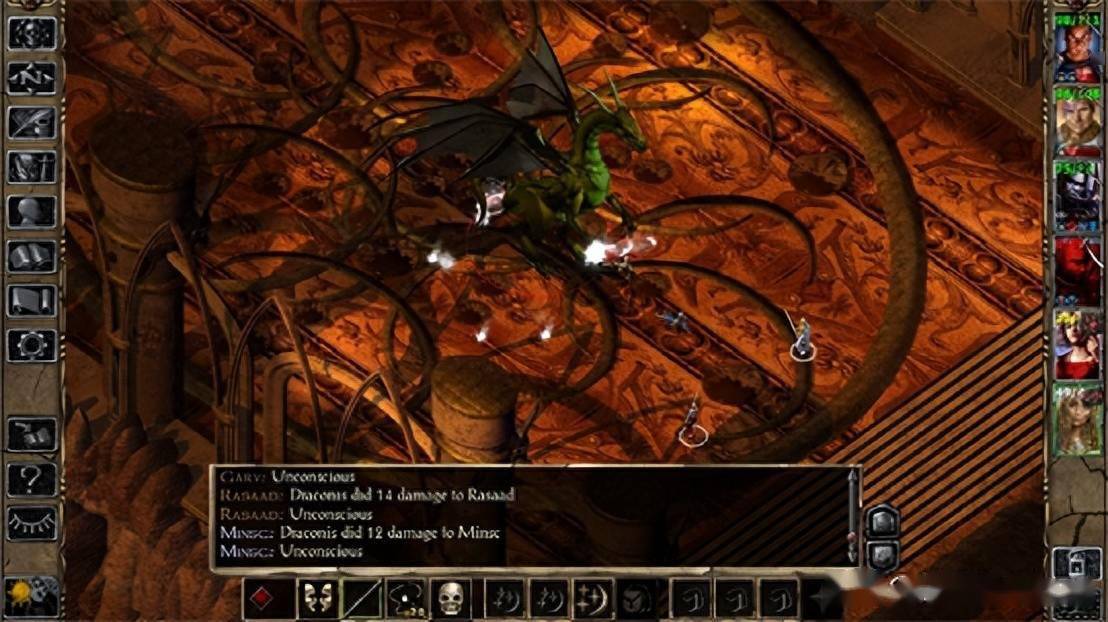
Task: Activate the skull ability button
Action: pos(452,598)
